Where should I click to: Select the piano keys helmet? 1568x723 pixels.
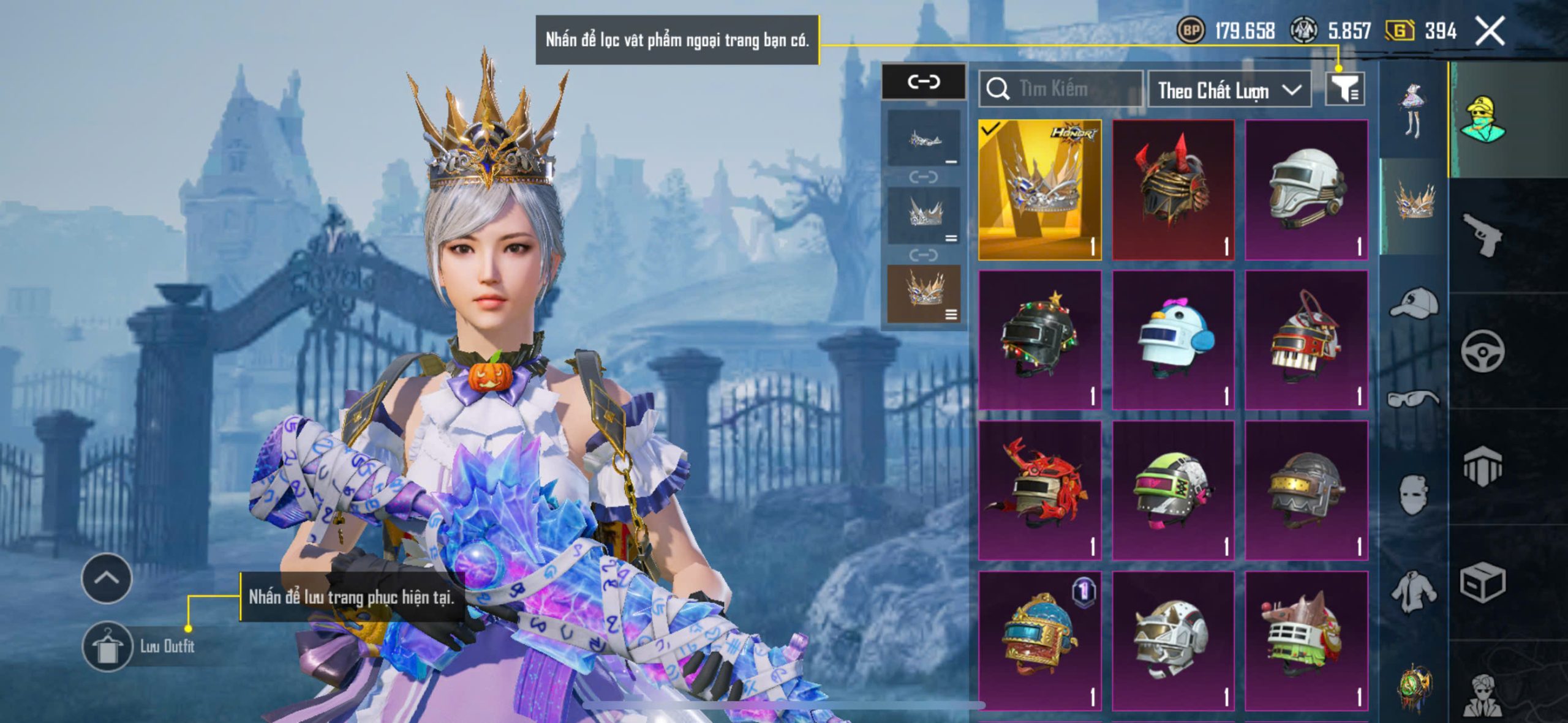[1306, 340]
